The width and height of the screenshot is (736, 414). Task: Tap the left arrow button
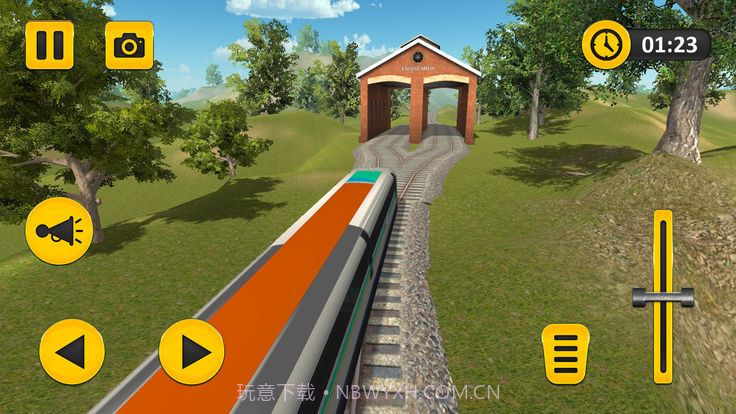tap(72, 352)
